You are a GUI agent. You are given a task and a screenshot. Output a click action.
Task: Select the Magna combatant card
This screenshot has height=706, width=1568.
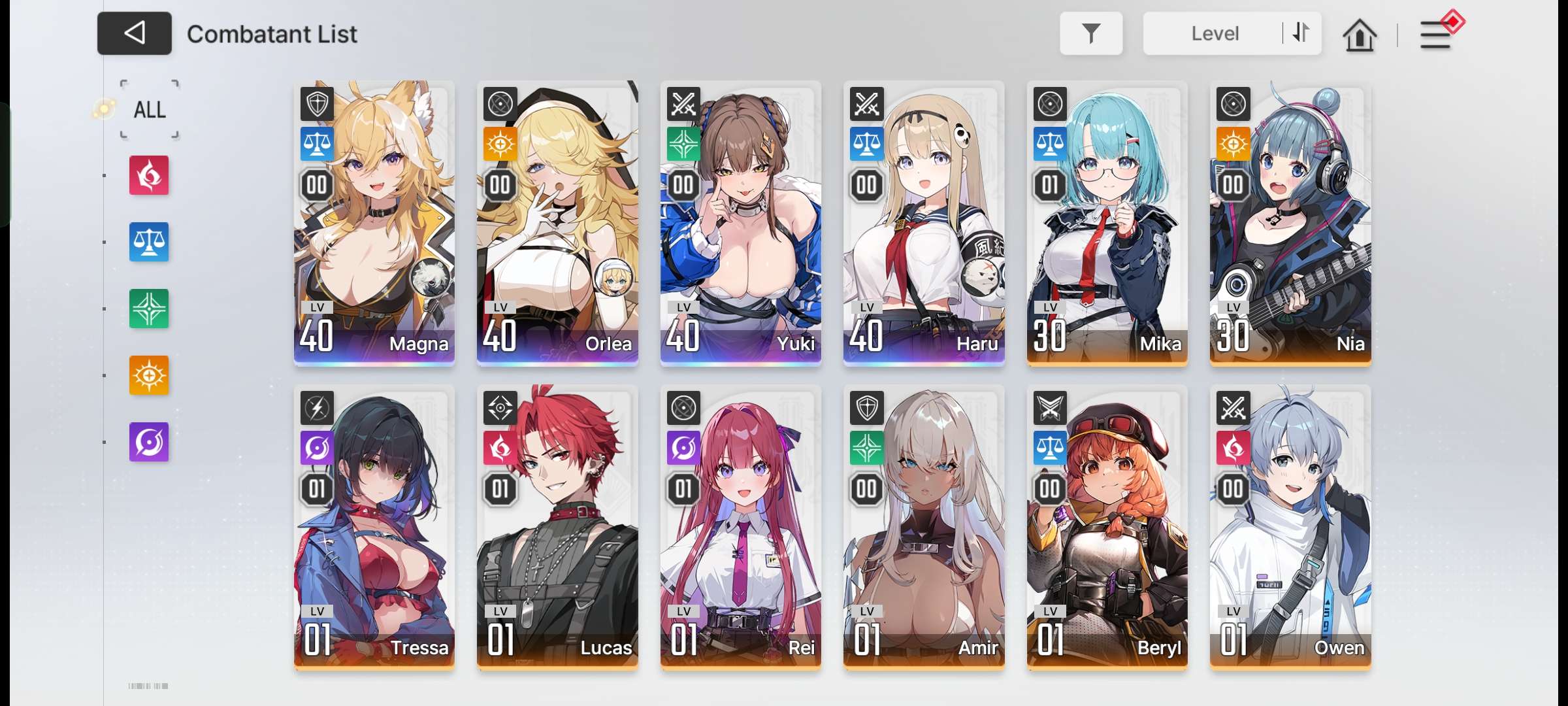point(374,222)
